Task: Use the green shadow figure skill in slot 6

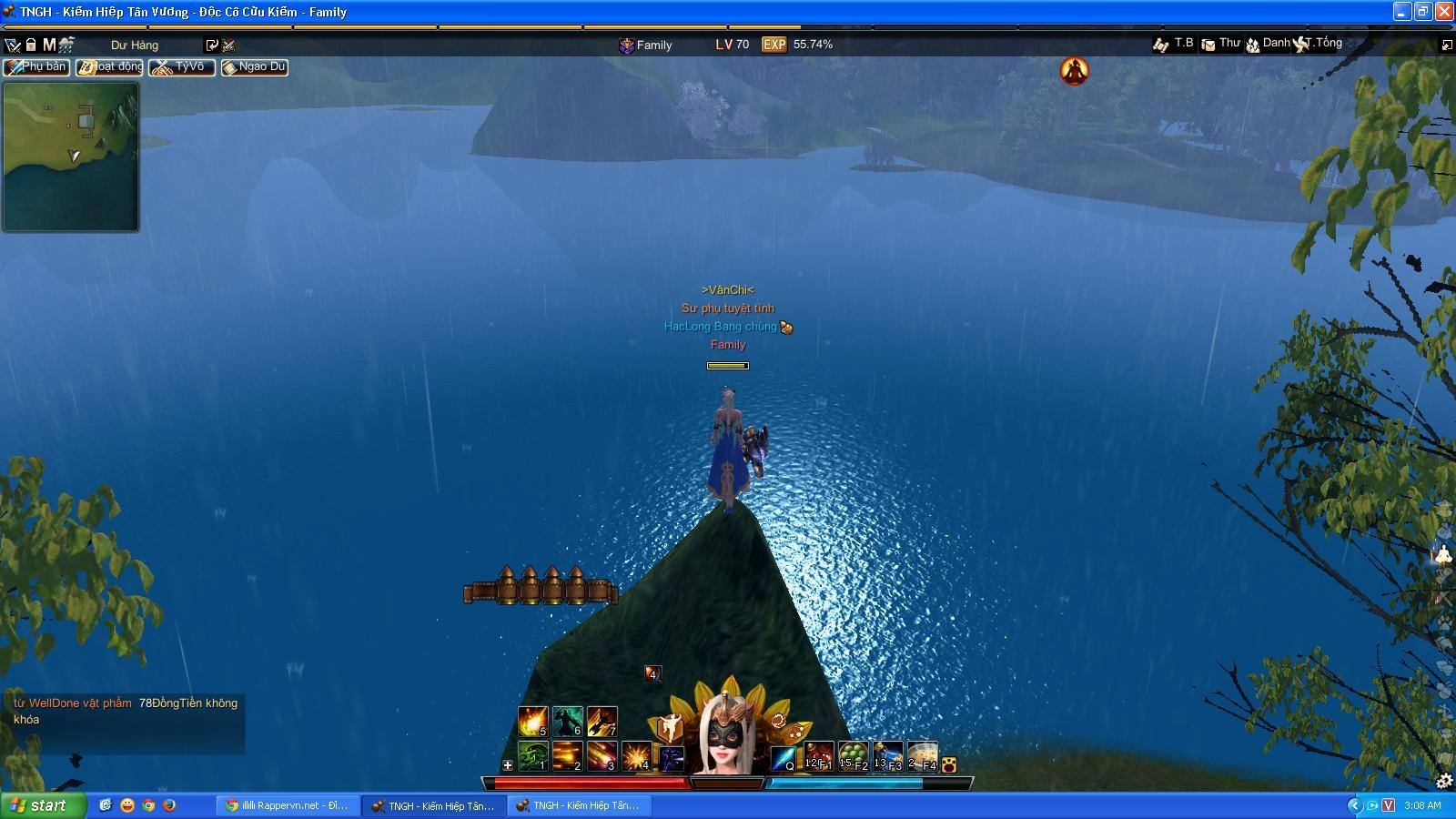Action: coord(567,721)
